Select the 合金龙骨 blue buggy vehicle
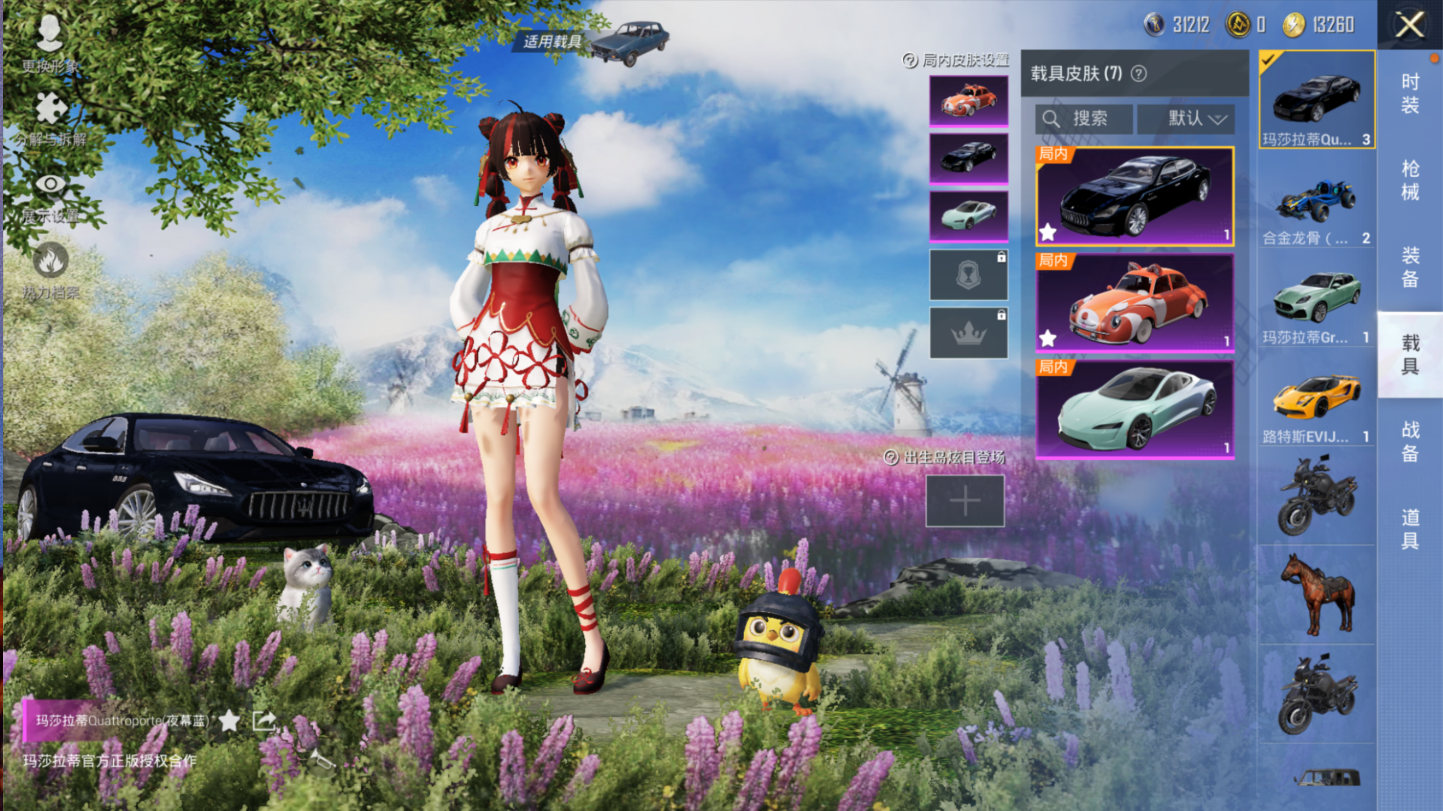Screen dimensions: 1443x811 point(1316,207)
